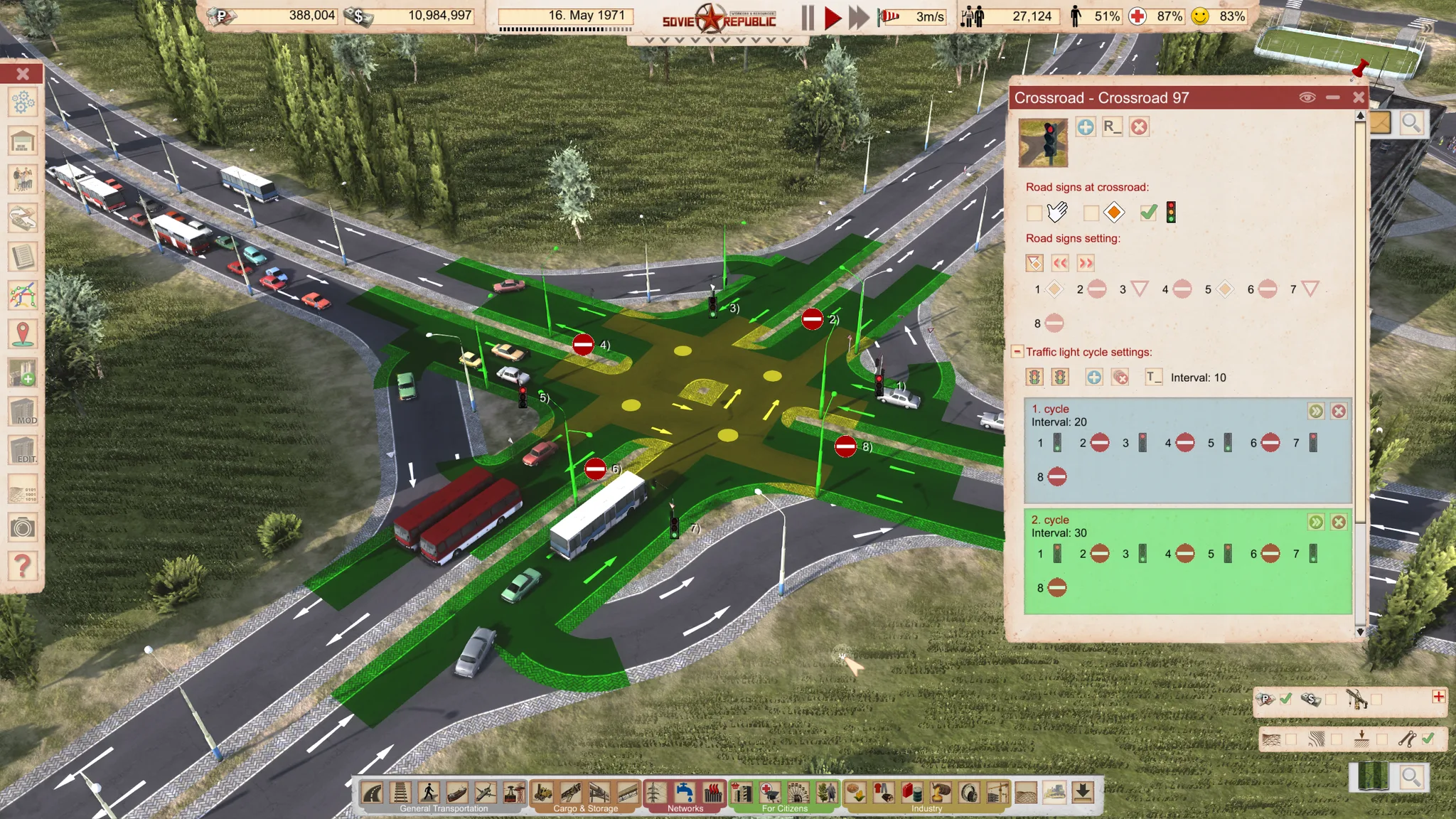Enable the stop hand sign at crossroad

coord(1036,213)
